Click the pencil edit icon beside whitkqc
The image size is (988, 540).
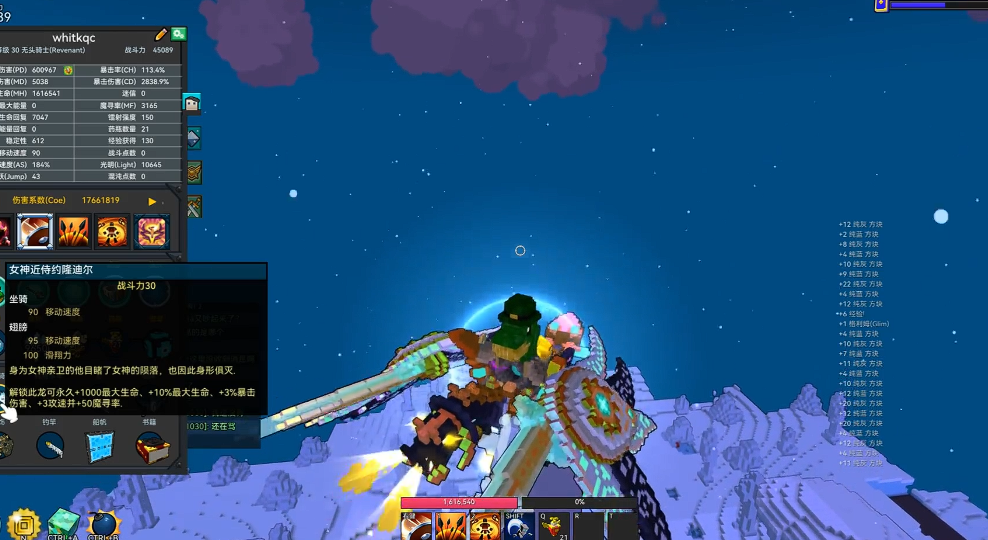tap(161, 35)
